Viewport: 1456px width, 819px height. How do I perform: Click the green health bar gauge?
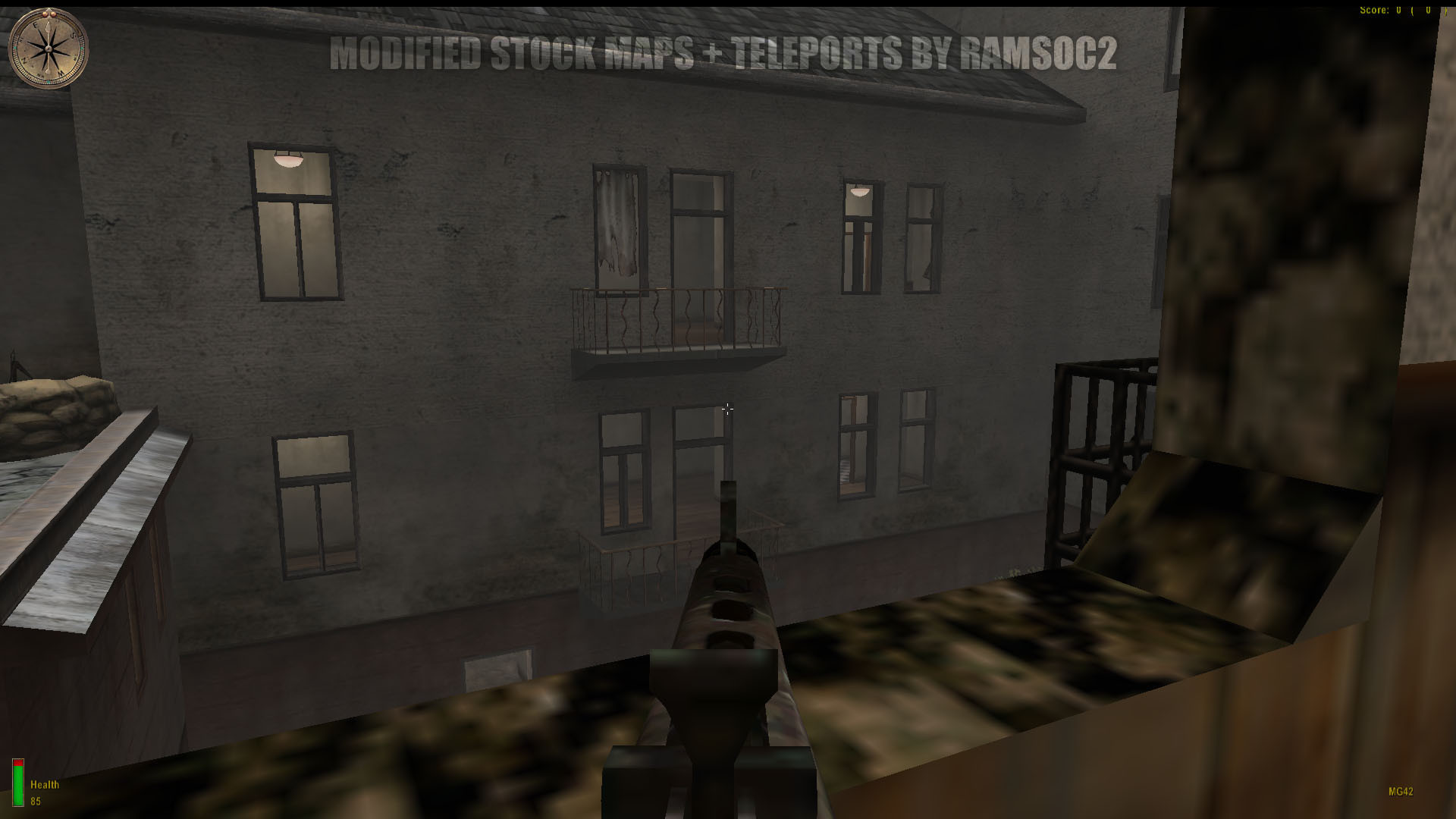(18, 785)
